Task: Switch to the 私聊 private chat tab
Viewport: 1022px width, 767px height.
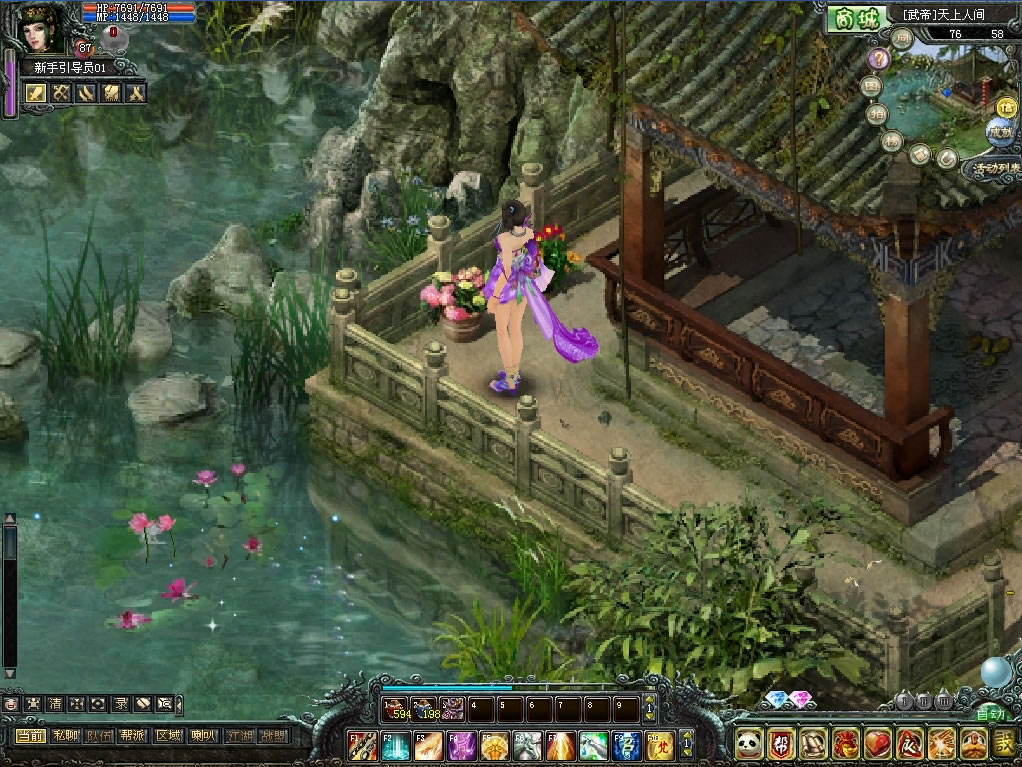Action: point(63,736)
